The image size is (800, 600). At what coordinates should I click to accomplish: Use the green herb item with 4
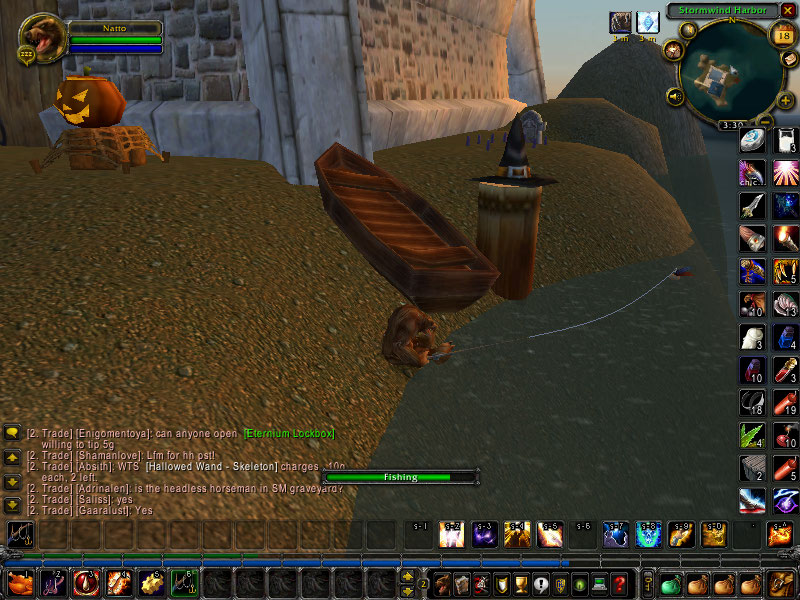(x=752, y=435)
